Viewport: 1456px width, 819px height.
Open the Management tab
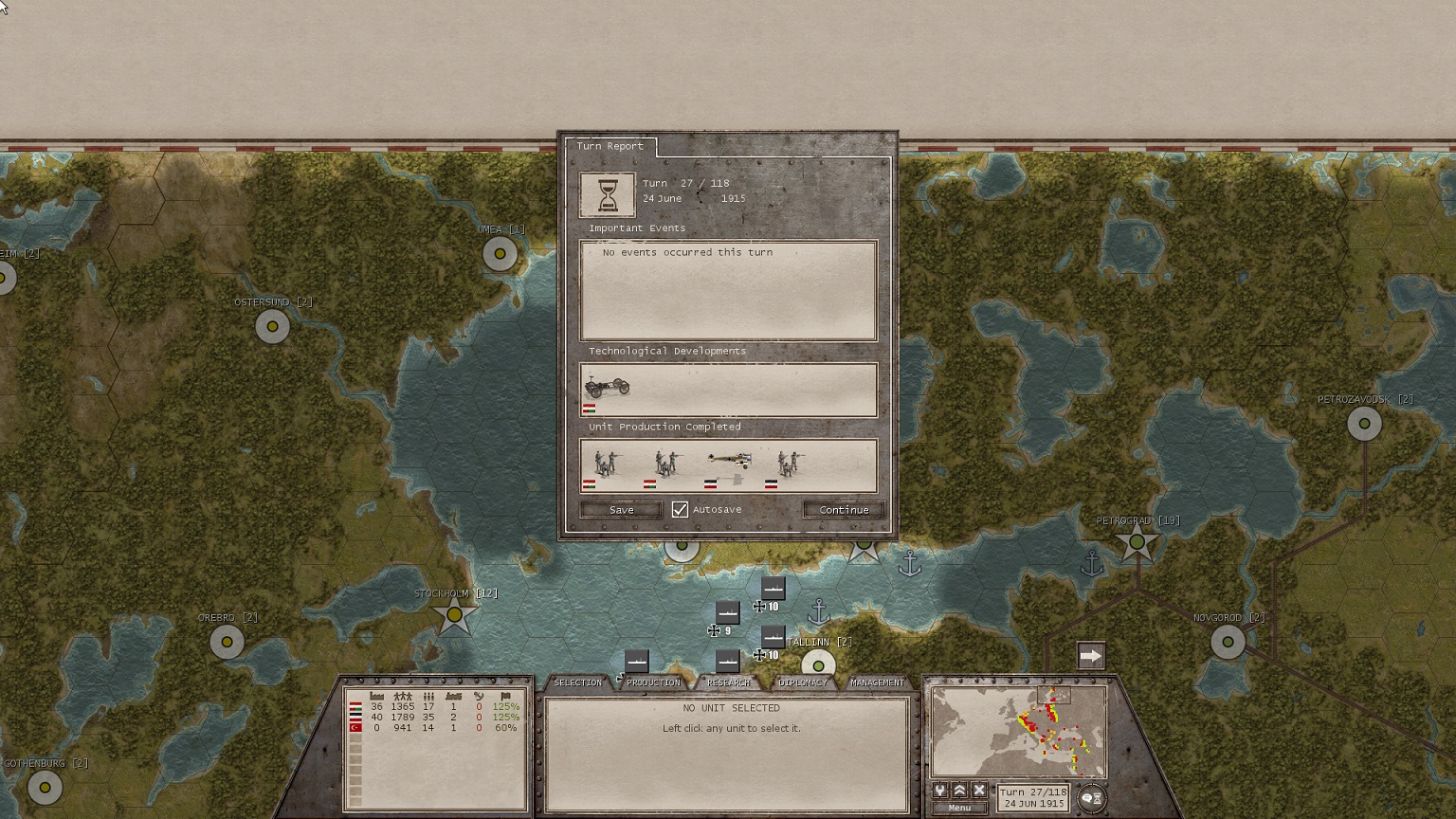(877, 682)
